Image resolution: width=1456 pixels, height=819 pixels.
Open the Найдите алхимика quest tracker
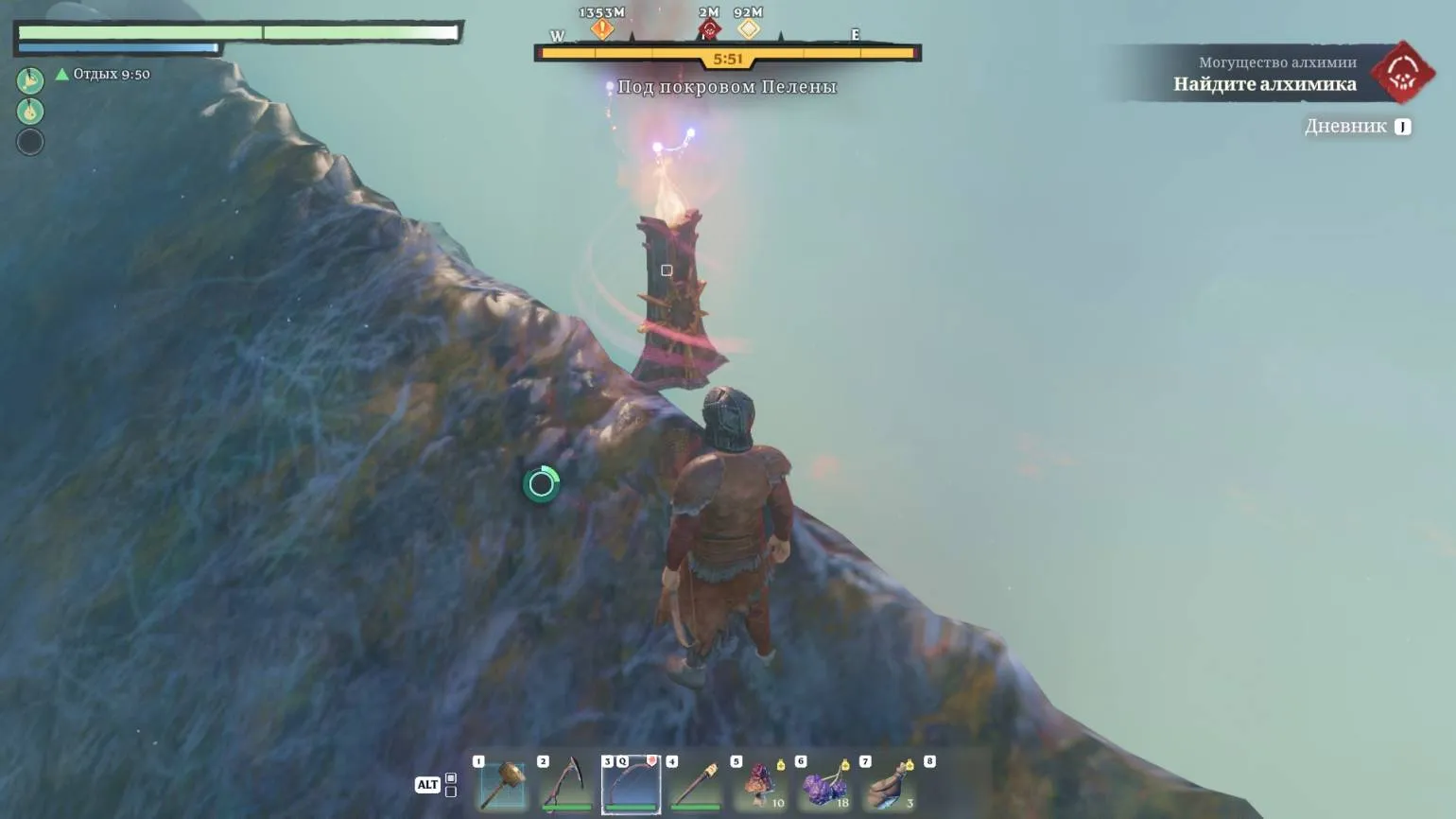tap(1264, 84)
